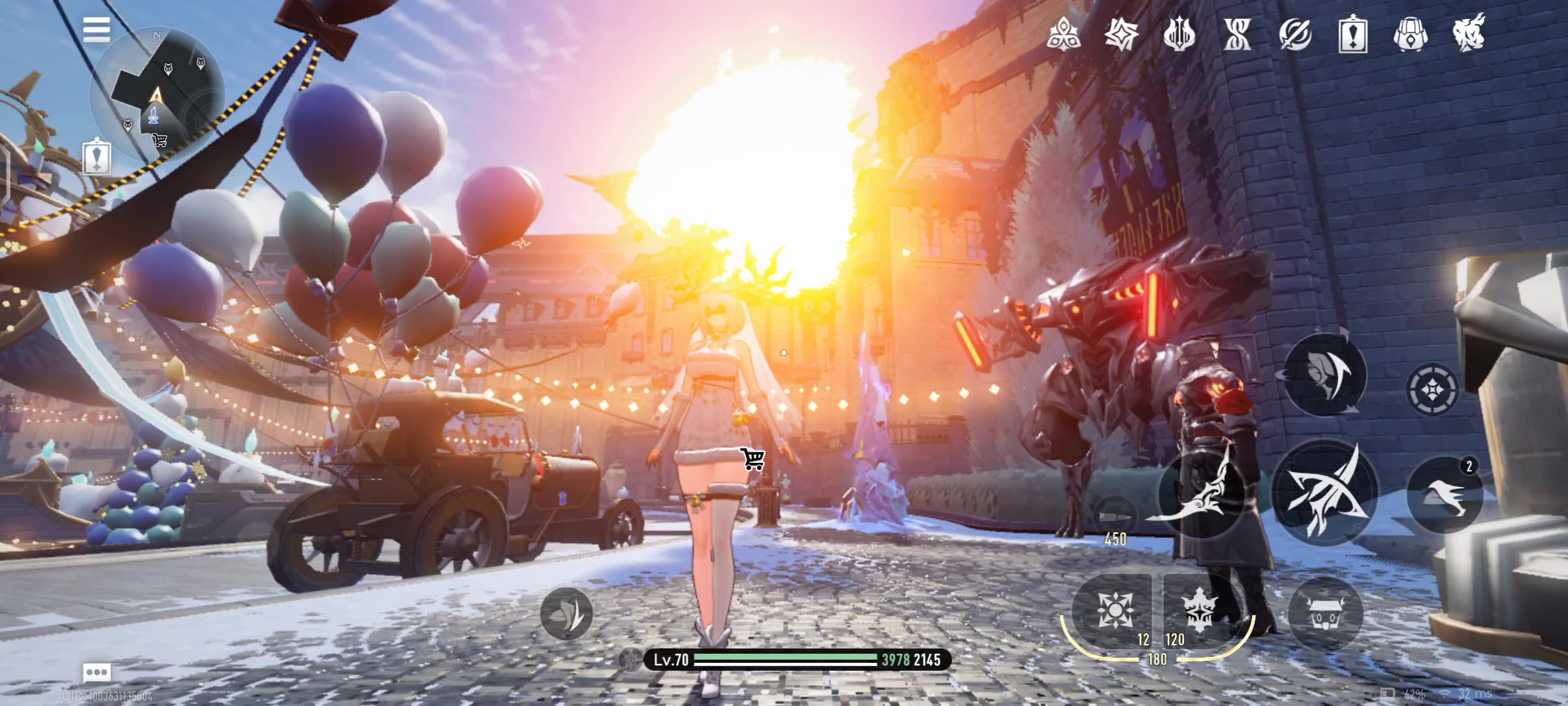Toggle the crosshair aim button

coord(1432,390)
